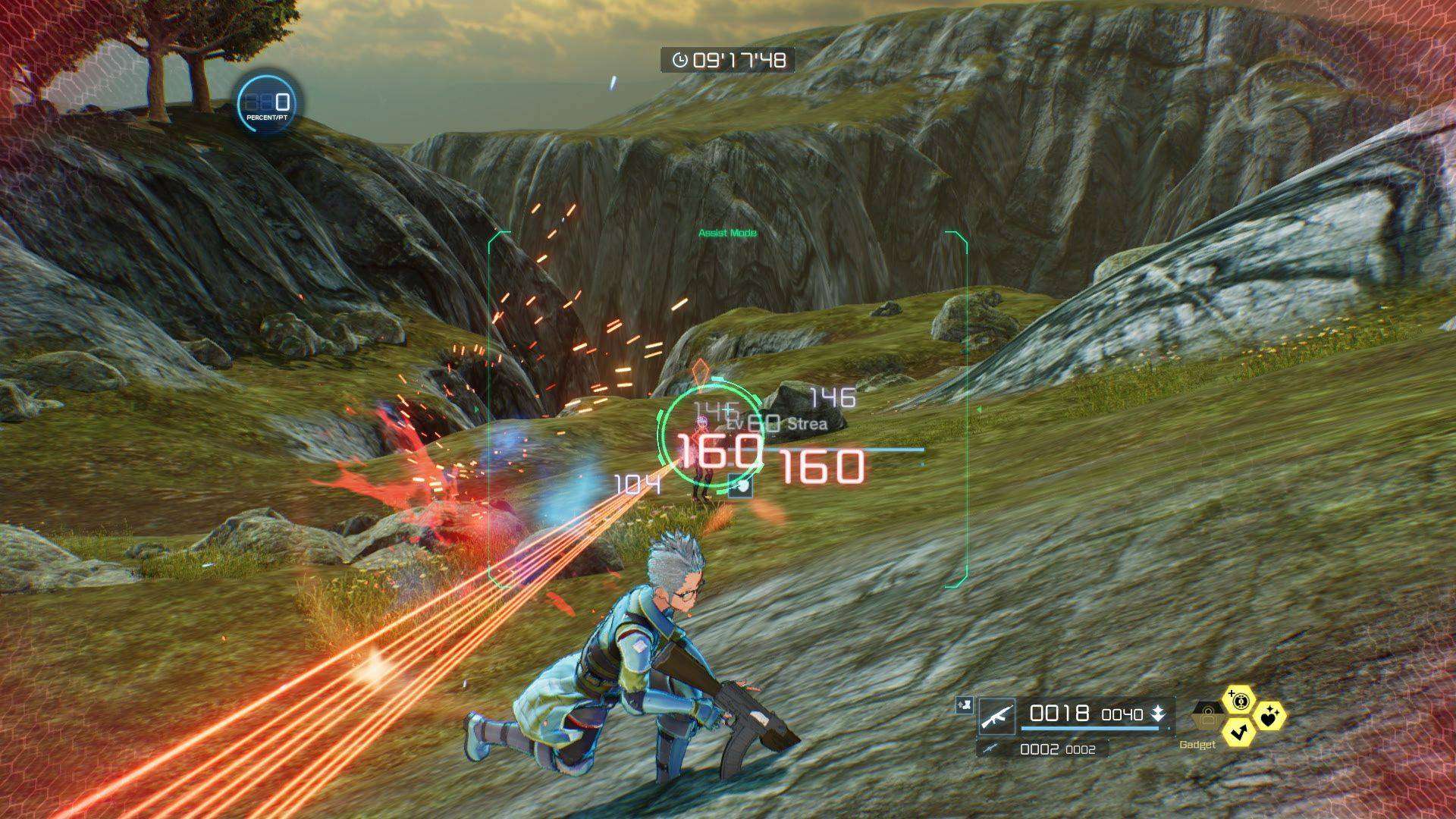Use the zigzag arrow skill hexagon
Screen dimensions: 1456x819
pyautogui.click(x=1238, y=732)
